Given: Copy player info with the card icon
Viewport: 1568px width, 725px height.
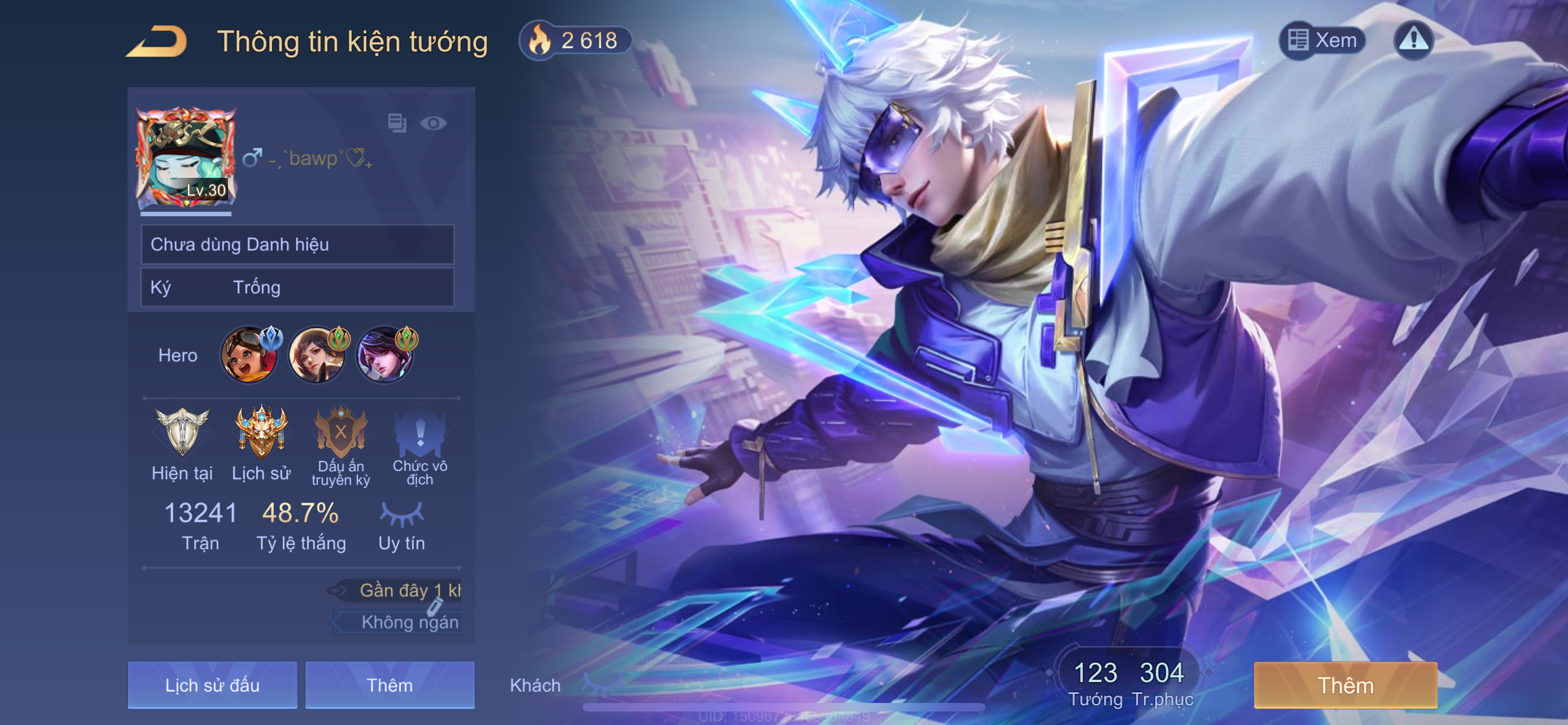Looking at the screenshot, I should (397, 124).
